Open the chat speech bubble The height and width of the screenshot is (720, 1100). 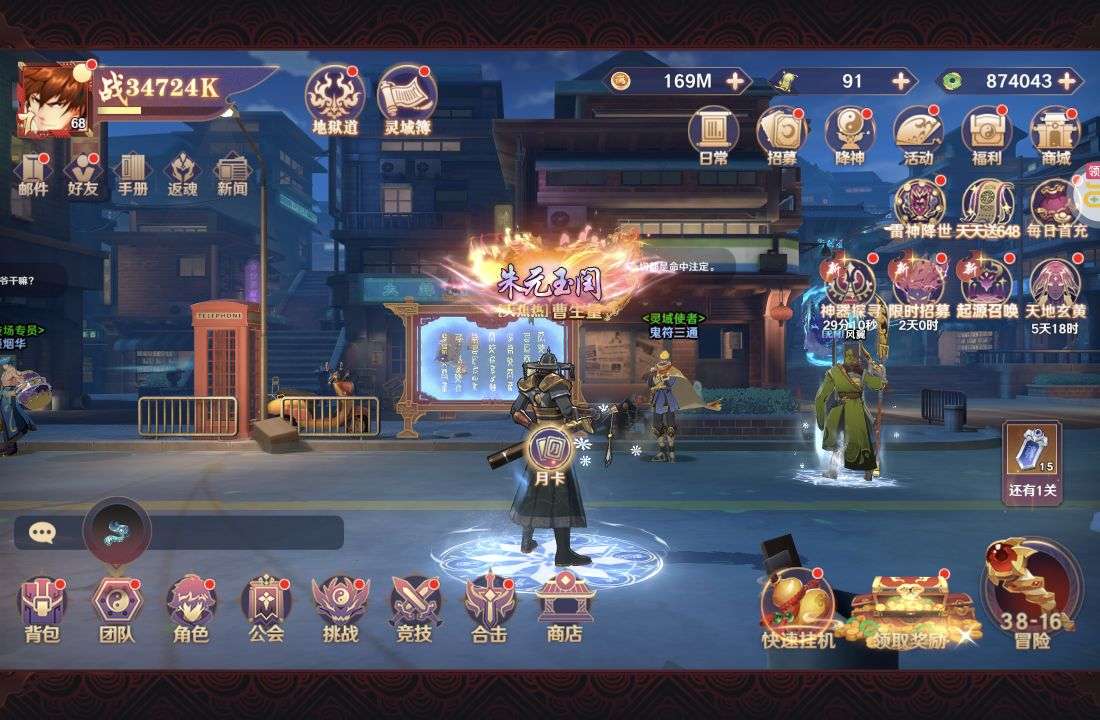pyautogui.click(x=42, y=532)
